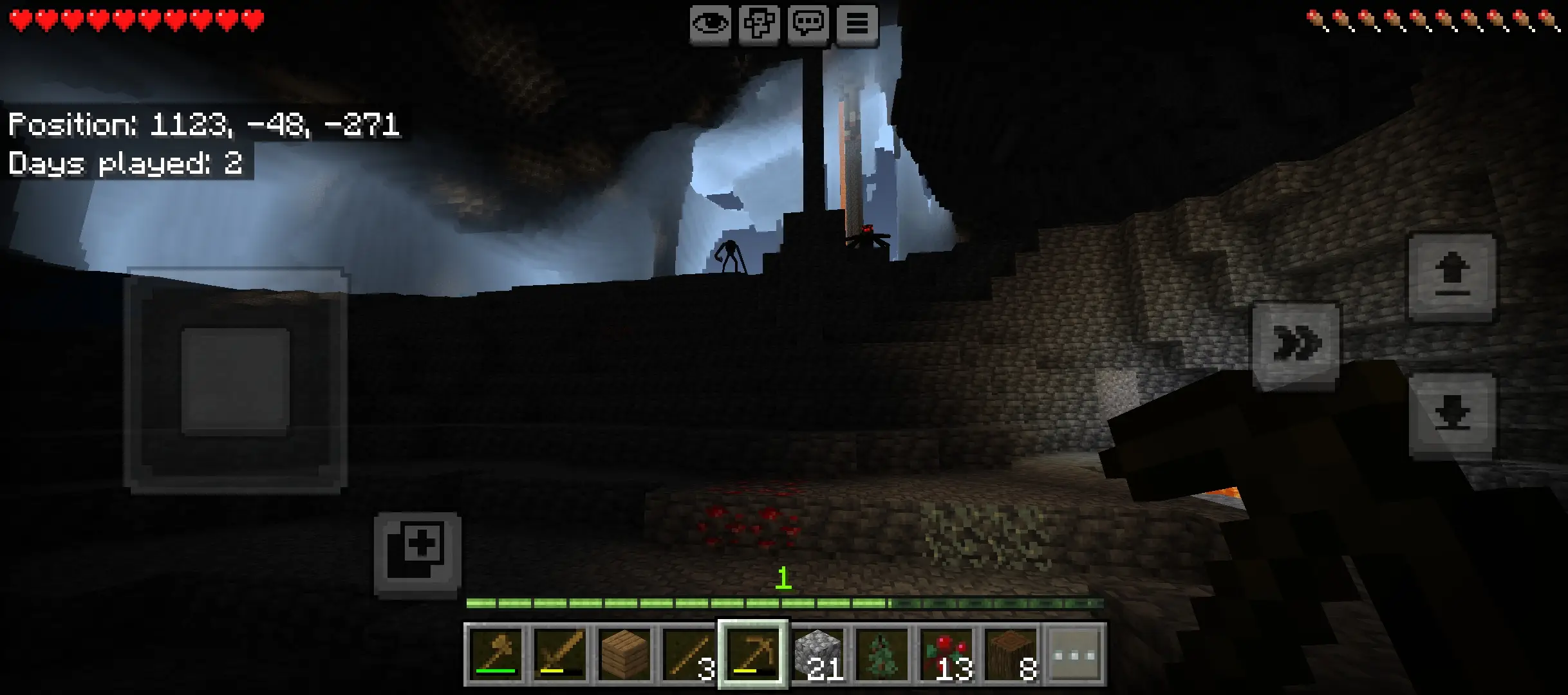The height and width of the screenshot is (695, 1568).
Task: Switch to the 21 cobblestone stack
Action: tap(817, 654)
